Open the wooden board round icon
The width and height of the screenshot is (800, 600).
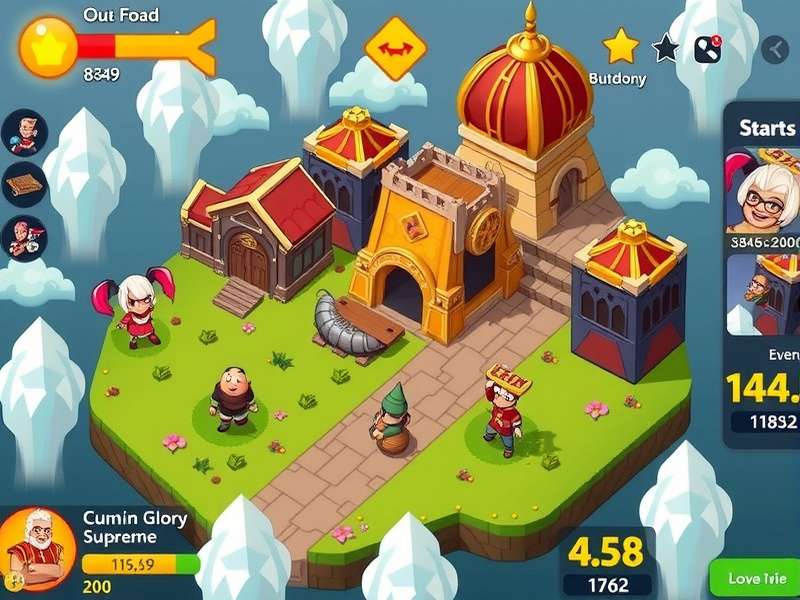click(x=24, y=184)
